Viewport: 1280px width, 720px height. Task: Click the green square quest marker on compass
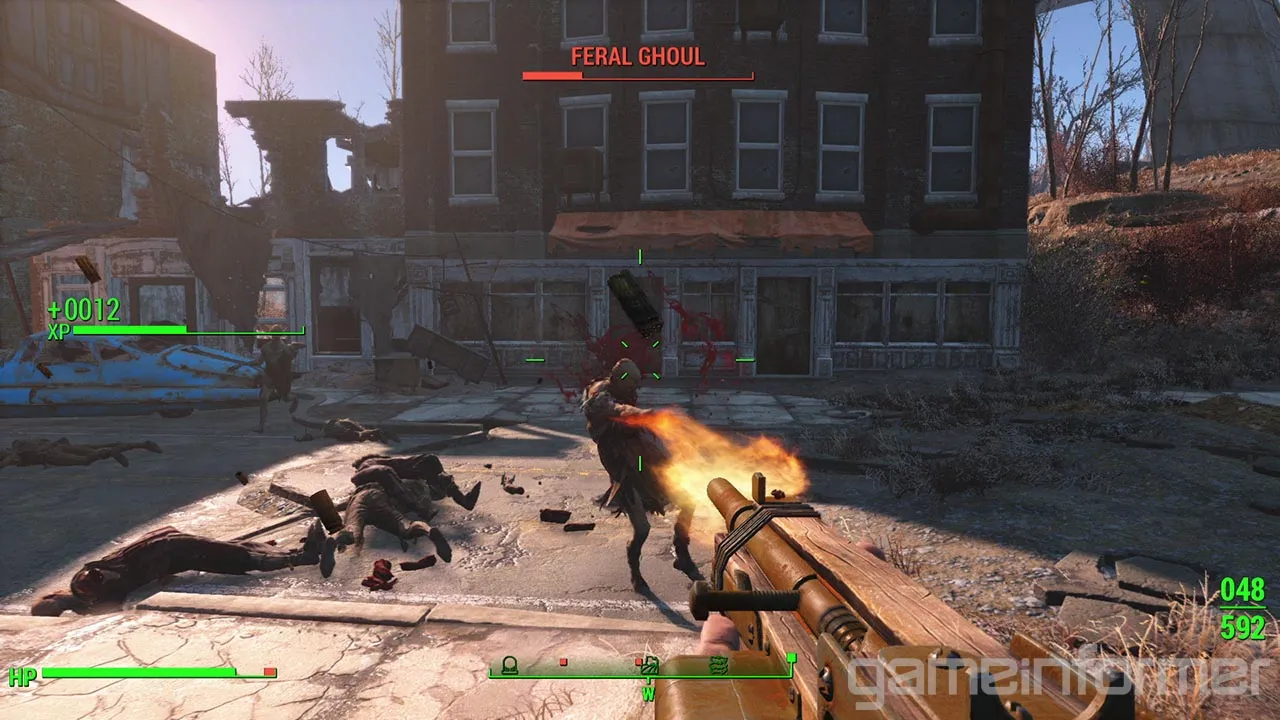click(791, 657)
